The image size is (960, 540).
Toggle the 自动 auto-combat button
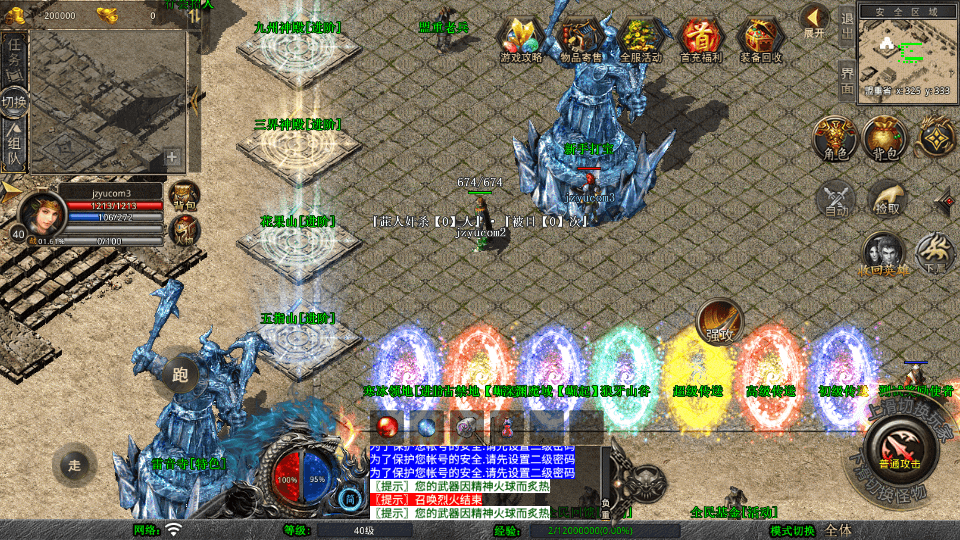pyautogui.click(x=835, y=197)
